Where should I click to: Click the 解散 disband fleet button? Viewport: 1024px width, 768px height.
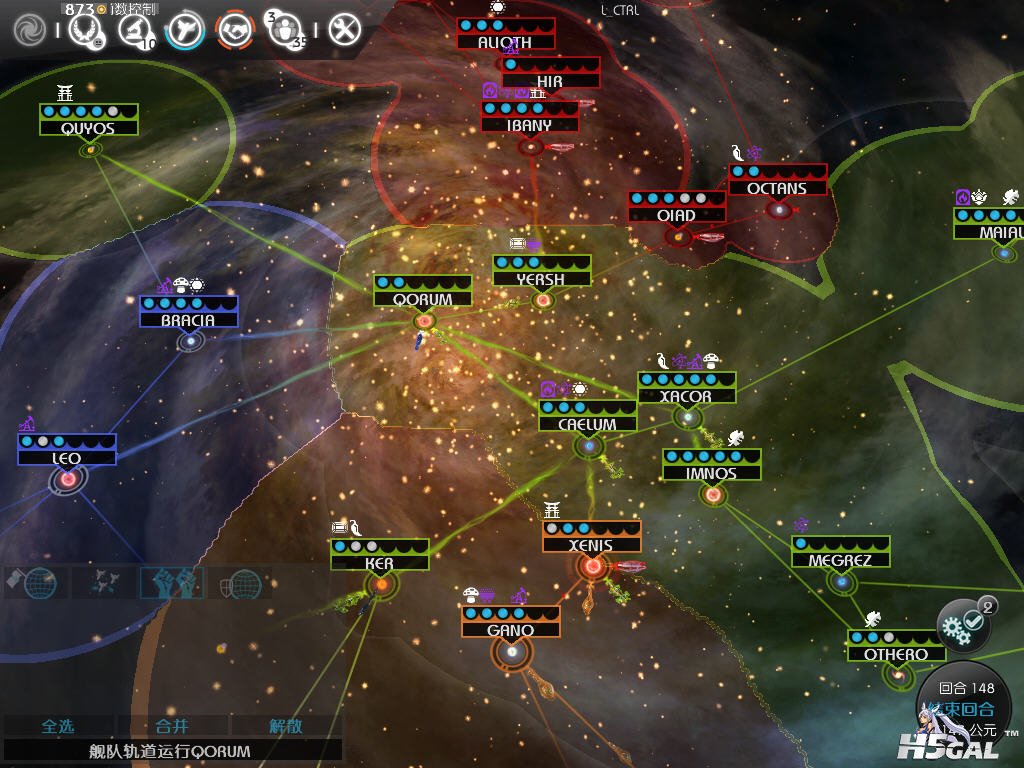[x=286, y=726]
